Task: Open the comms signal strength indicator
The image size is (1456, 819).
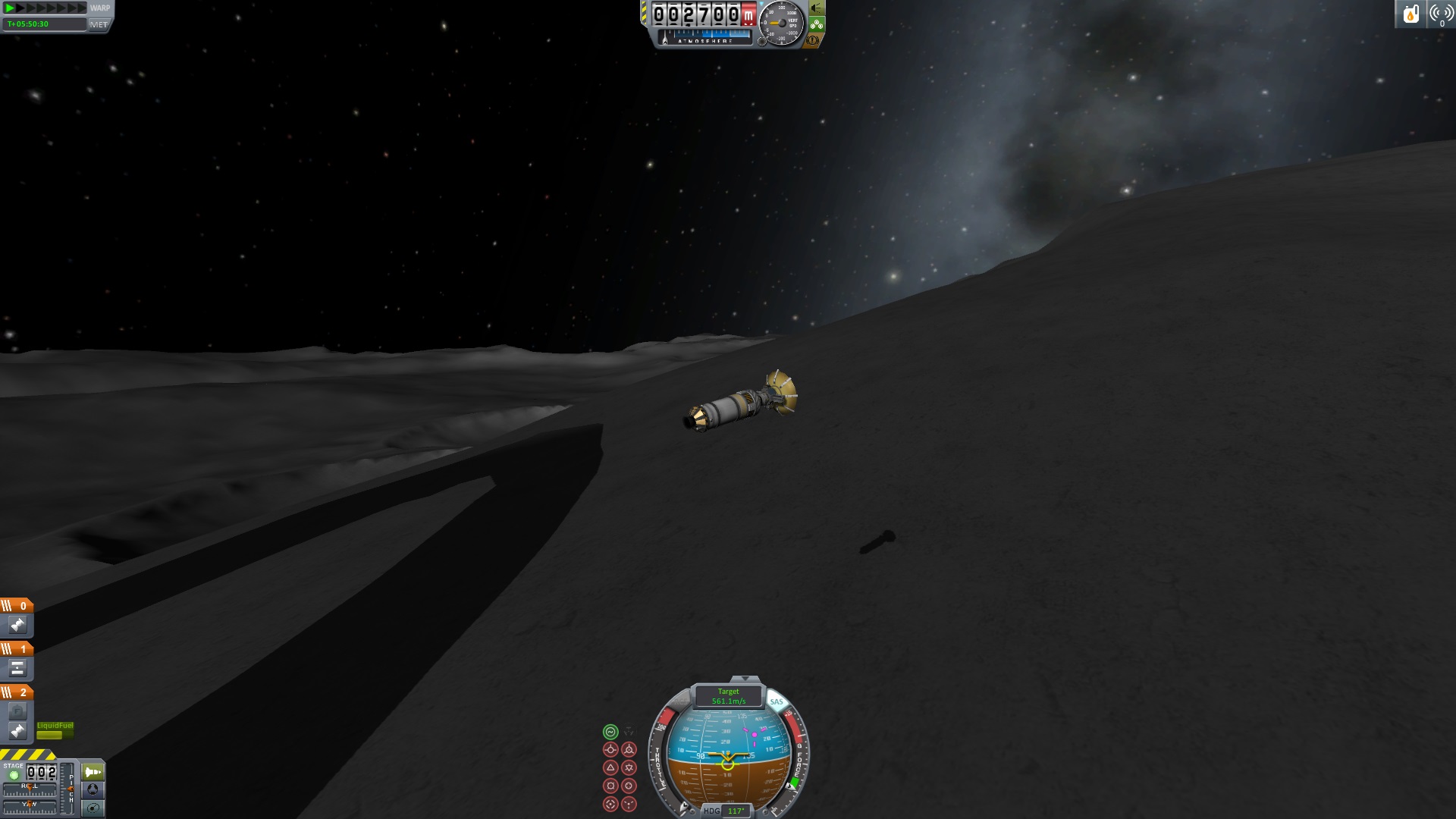Action: point(1440,14)
